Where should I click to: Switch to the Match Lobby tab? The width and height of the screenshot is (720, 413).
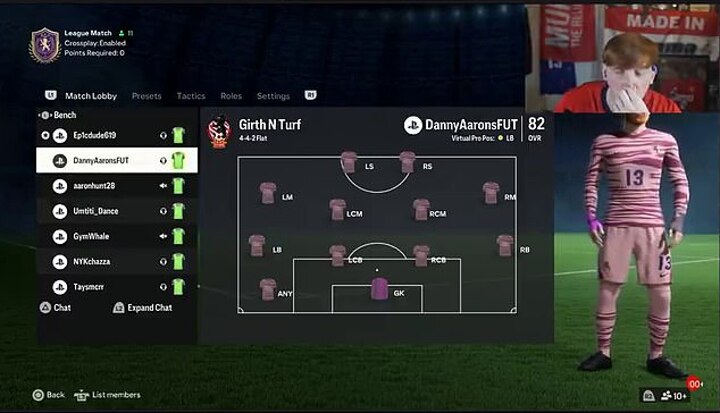(x=91, y=96)
